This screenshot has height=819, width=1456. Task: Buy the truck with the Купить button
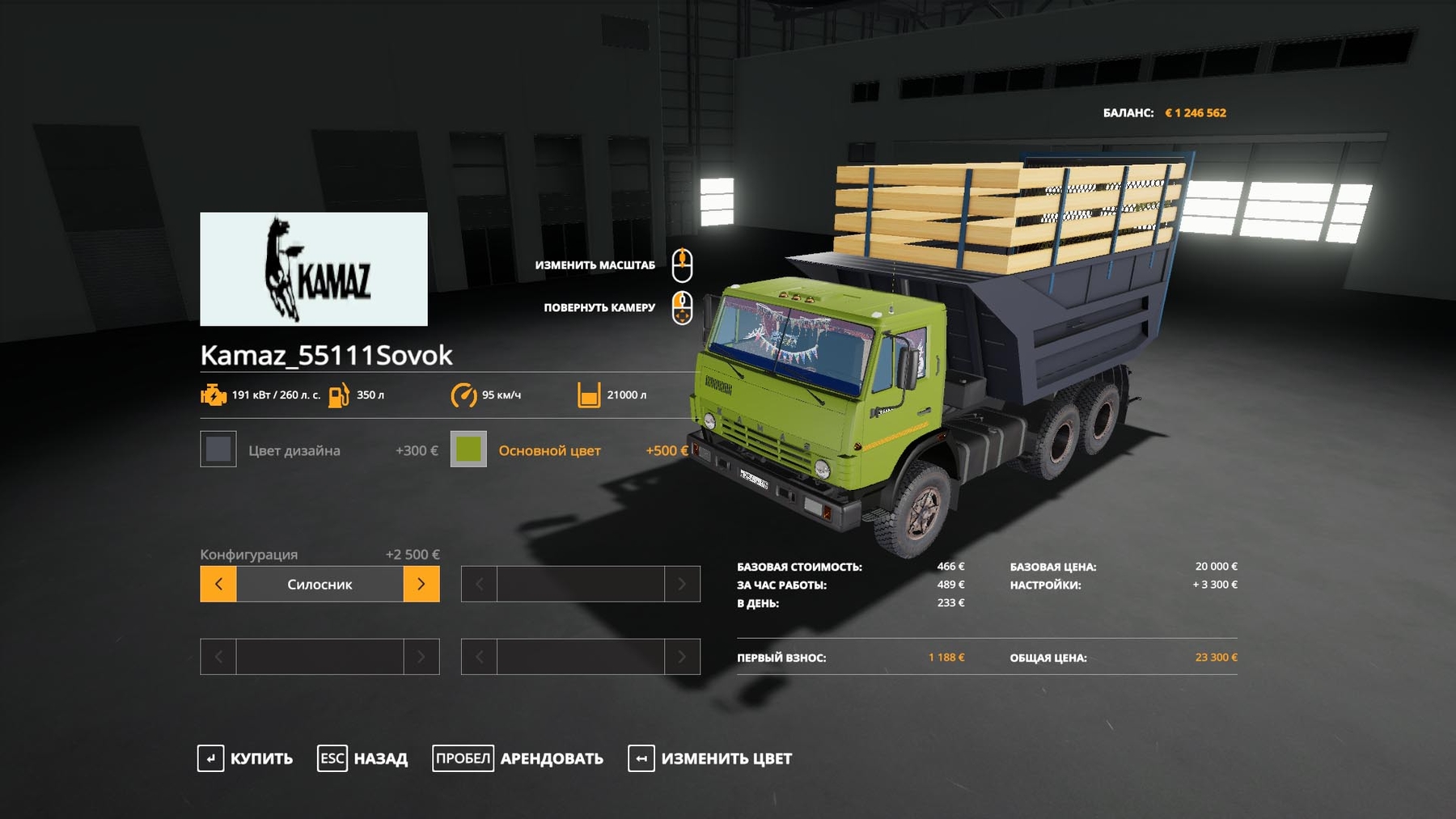pos(245,758)
